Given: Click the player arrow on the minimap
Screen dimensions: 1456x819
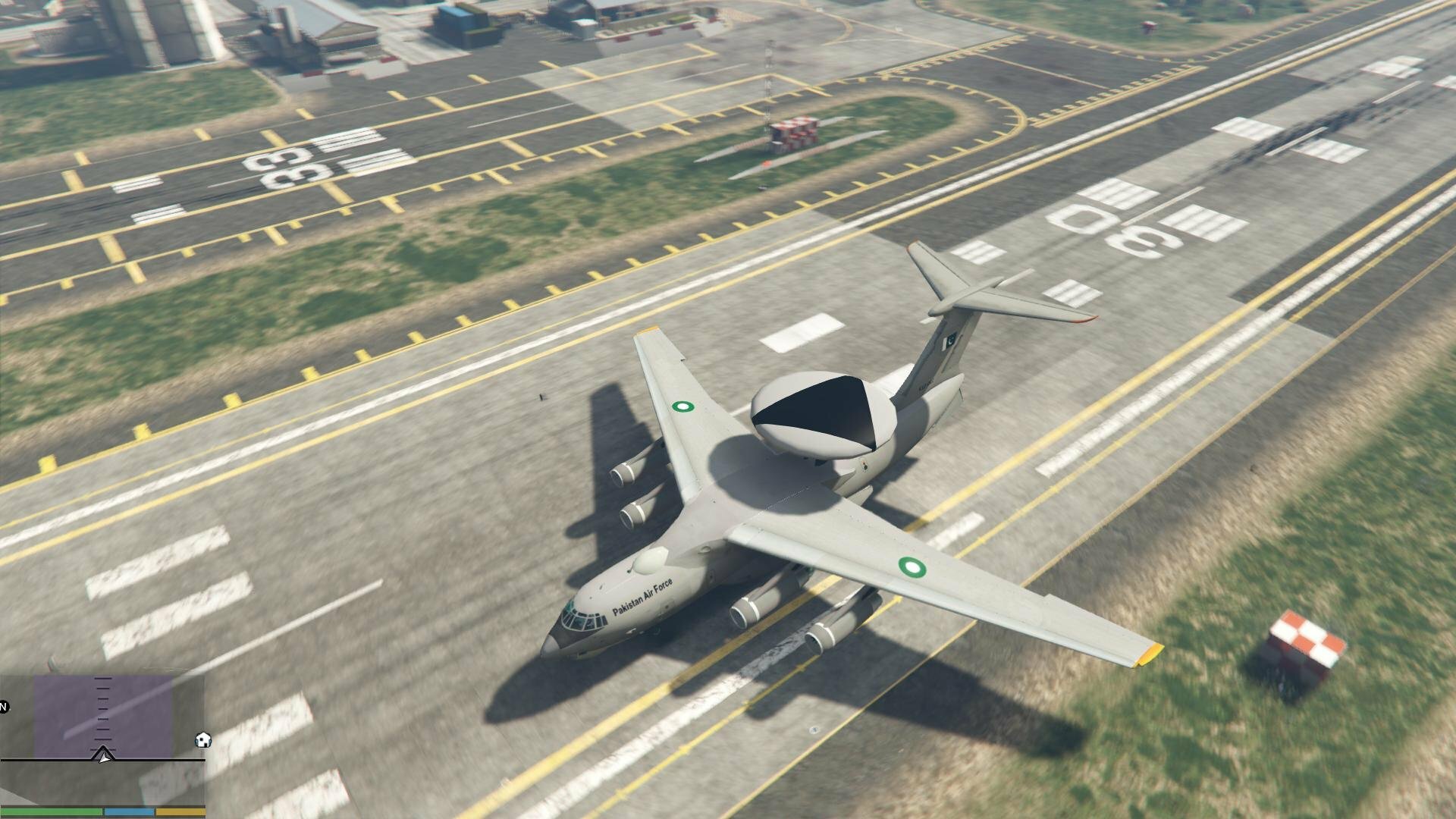Looking at the screenshot, I should 104,755.
